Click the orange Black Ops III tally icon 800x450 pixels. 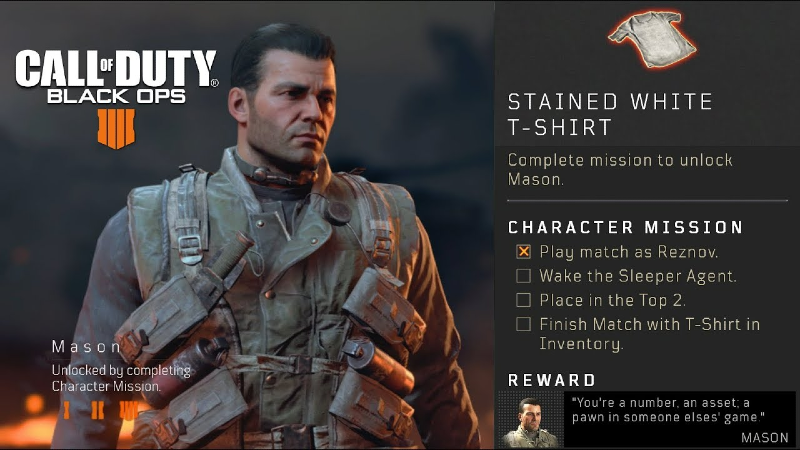point(130,410)
